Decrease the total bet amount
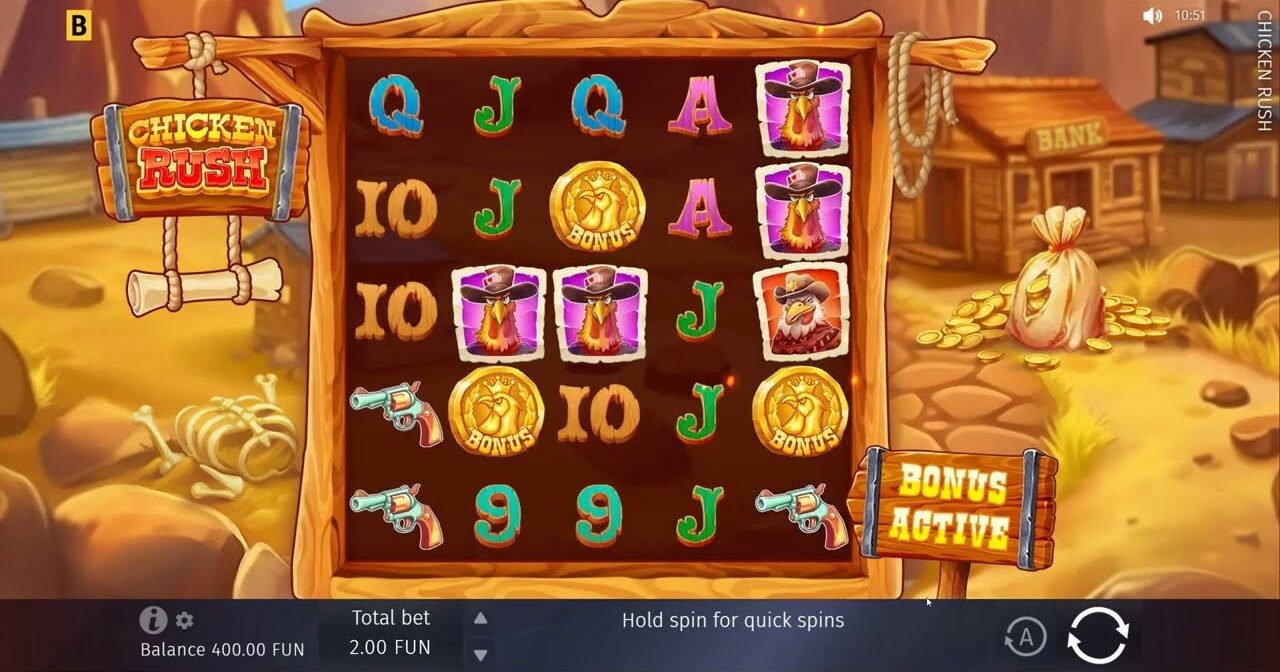This screenshot has width=1280, height=672. point(481,655)
